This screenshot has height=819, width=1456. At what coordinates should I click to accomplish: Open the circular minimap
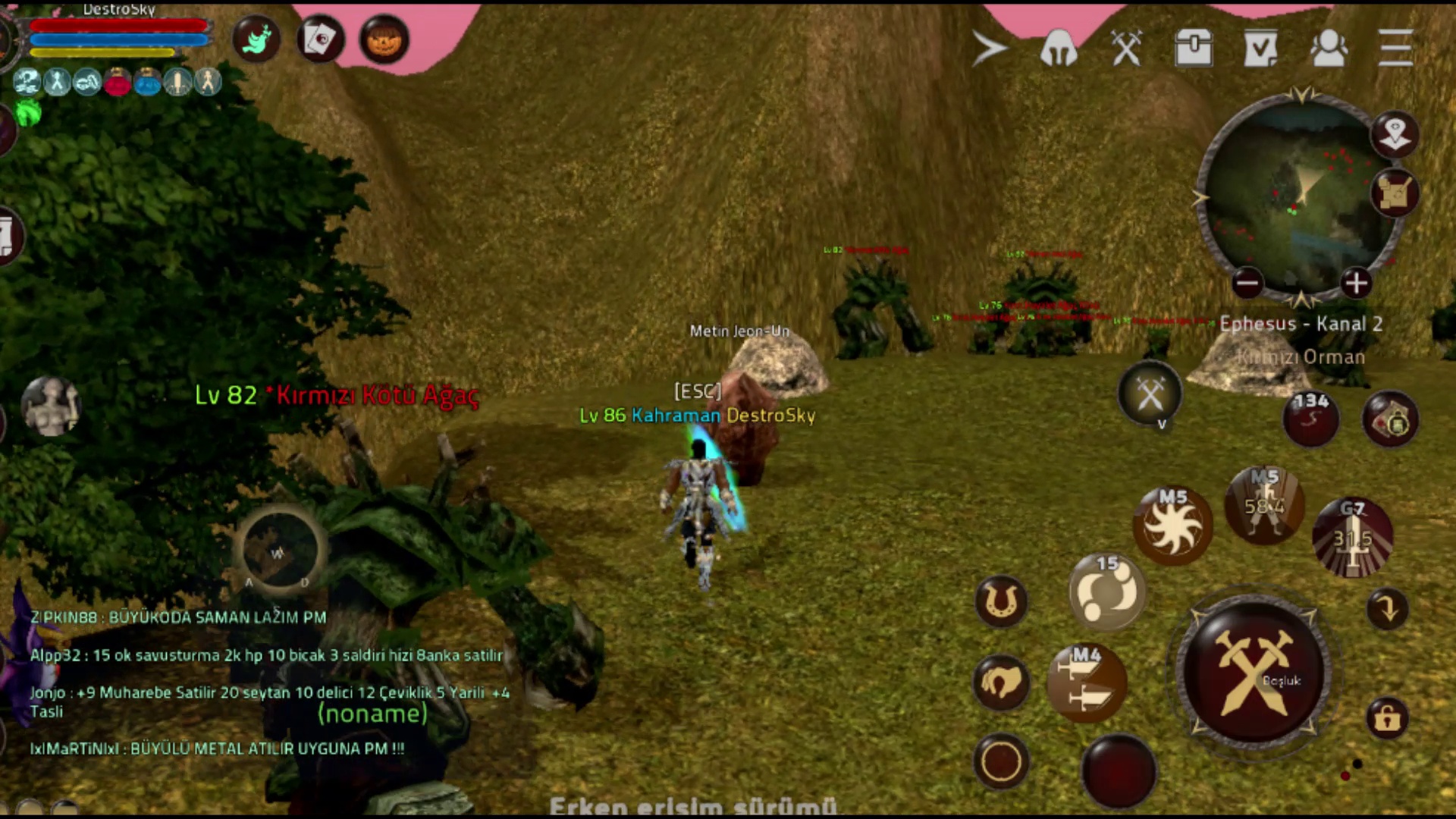(x=1298, y=197)
